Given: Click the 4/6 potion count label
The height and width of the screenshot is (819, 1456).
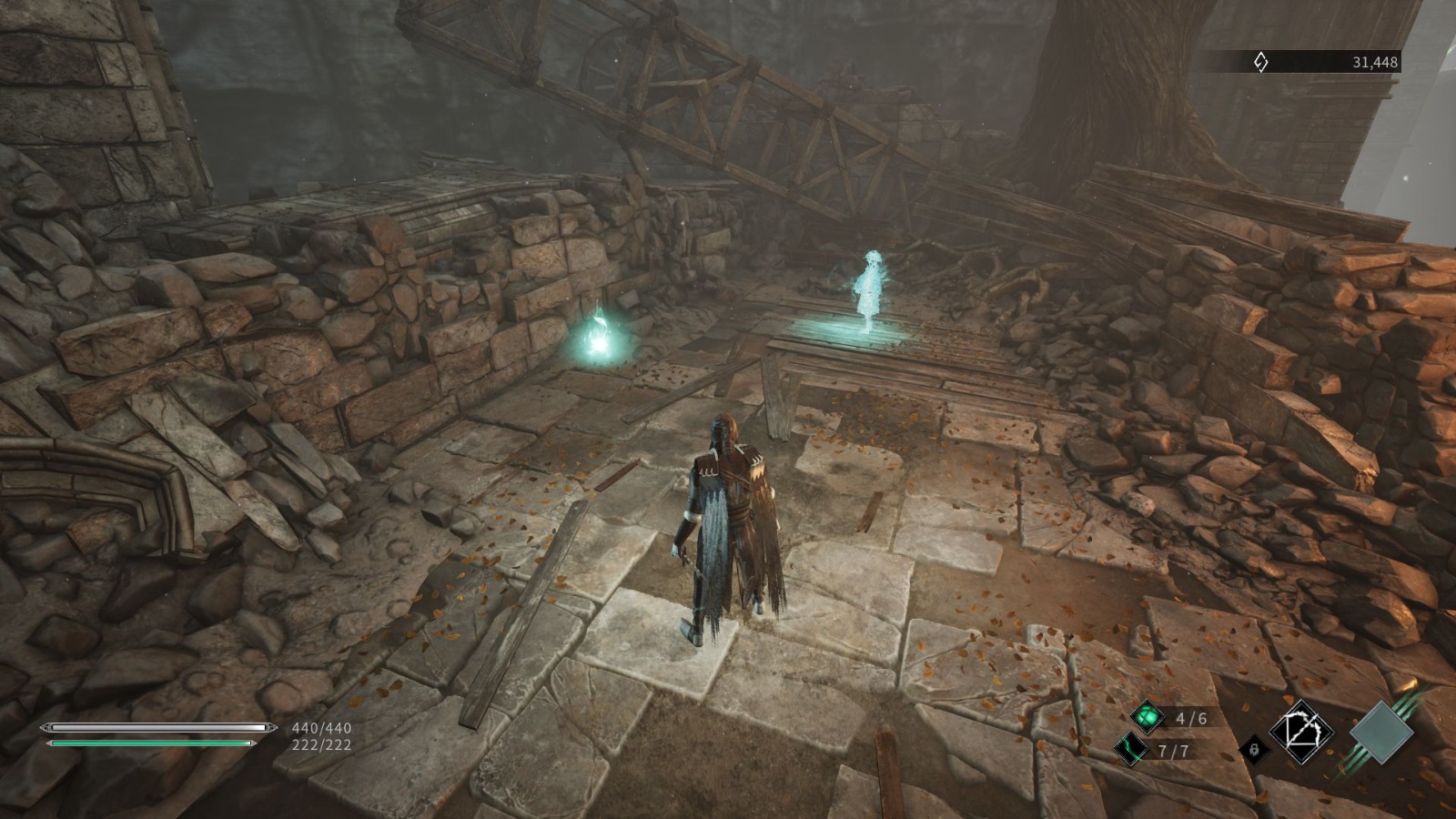Looking at the screenshot, I should pos(1193,716).
